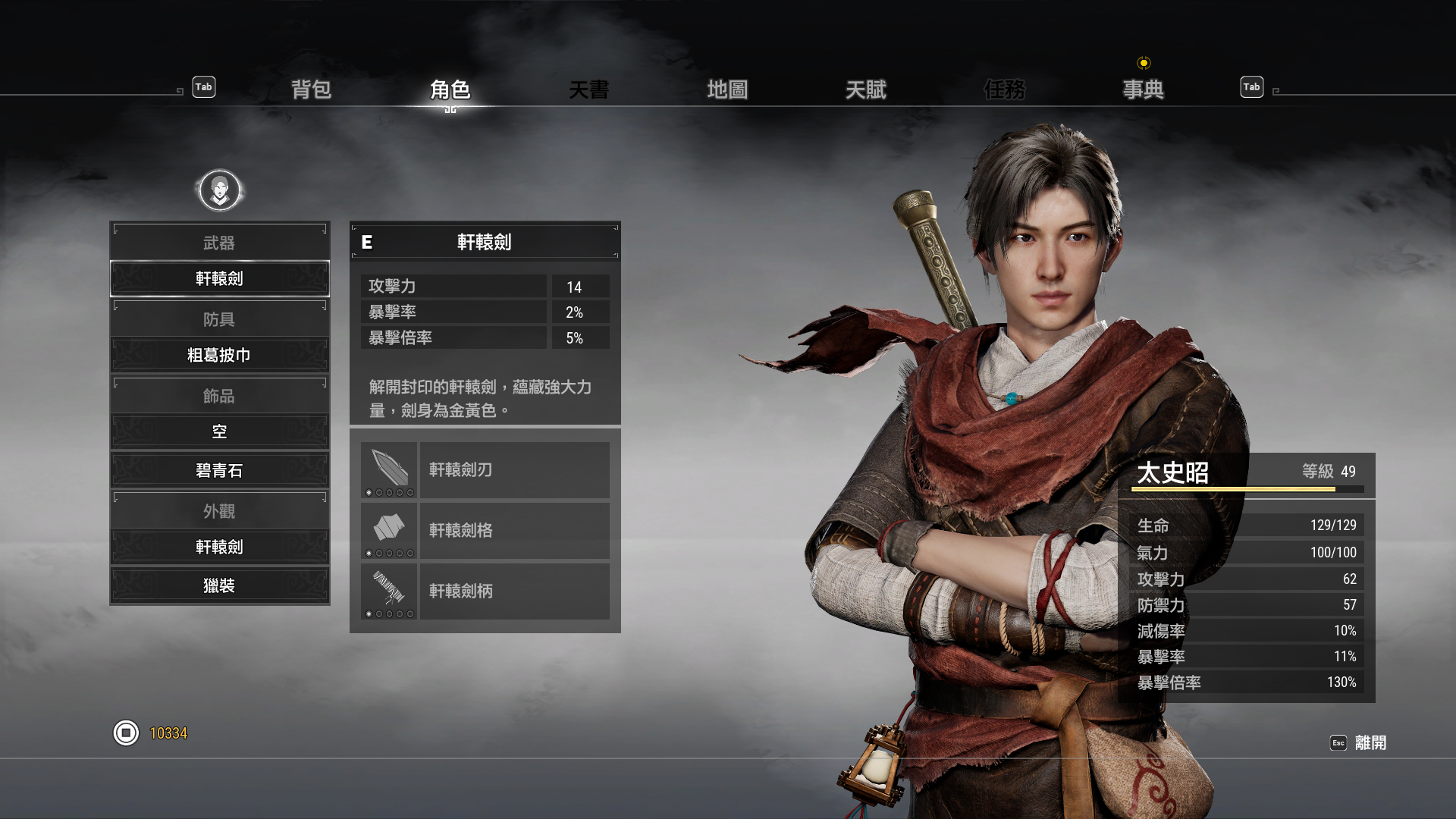Image resolution: width=1456 pixels, height=819 pixels.
Task: Click 離開 to exit the menu
Action: pos(1370,743)
